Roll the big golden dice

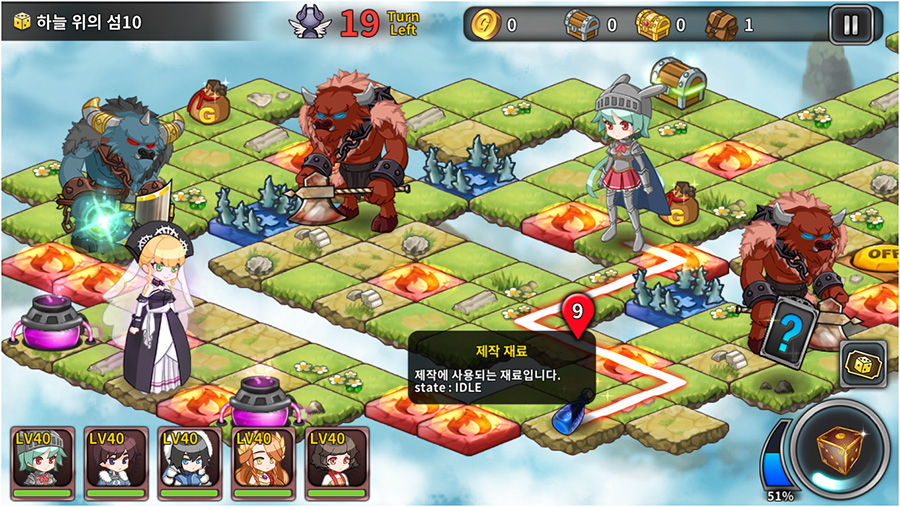tap(838, 451)
